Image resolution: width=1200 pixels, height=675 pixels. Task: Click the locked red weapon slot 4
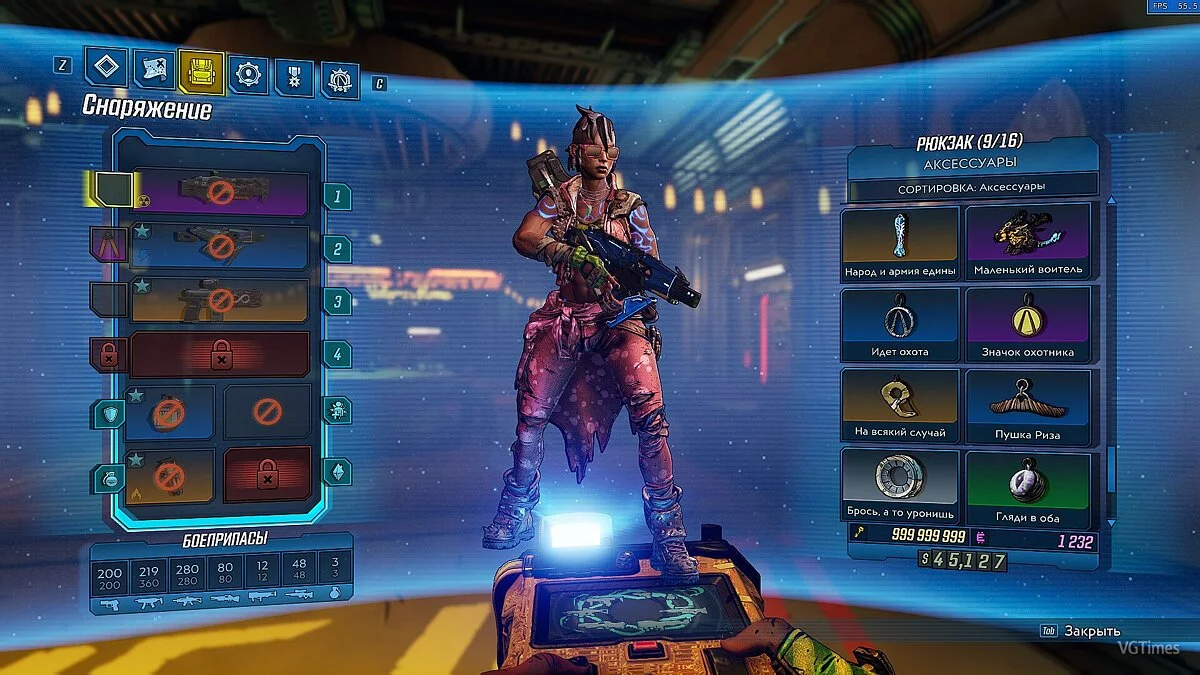(x=220, y=355)
